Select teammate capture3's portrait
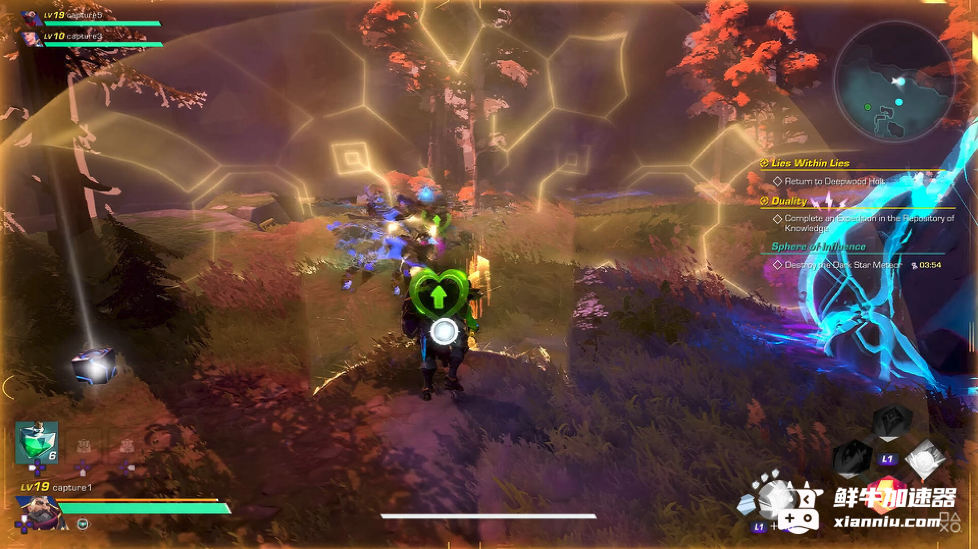Viewport: 978px width, 549px height. (x=29, y=38)
